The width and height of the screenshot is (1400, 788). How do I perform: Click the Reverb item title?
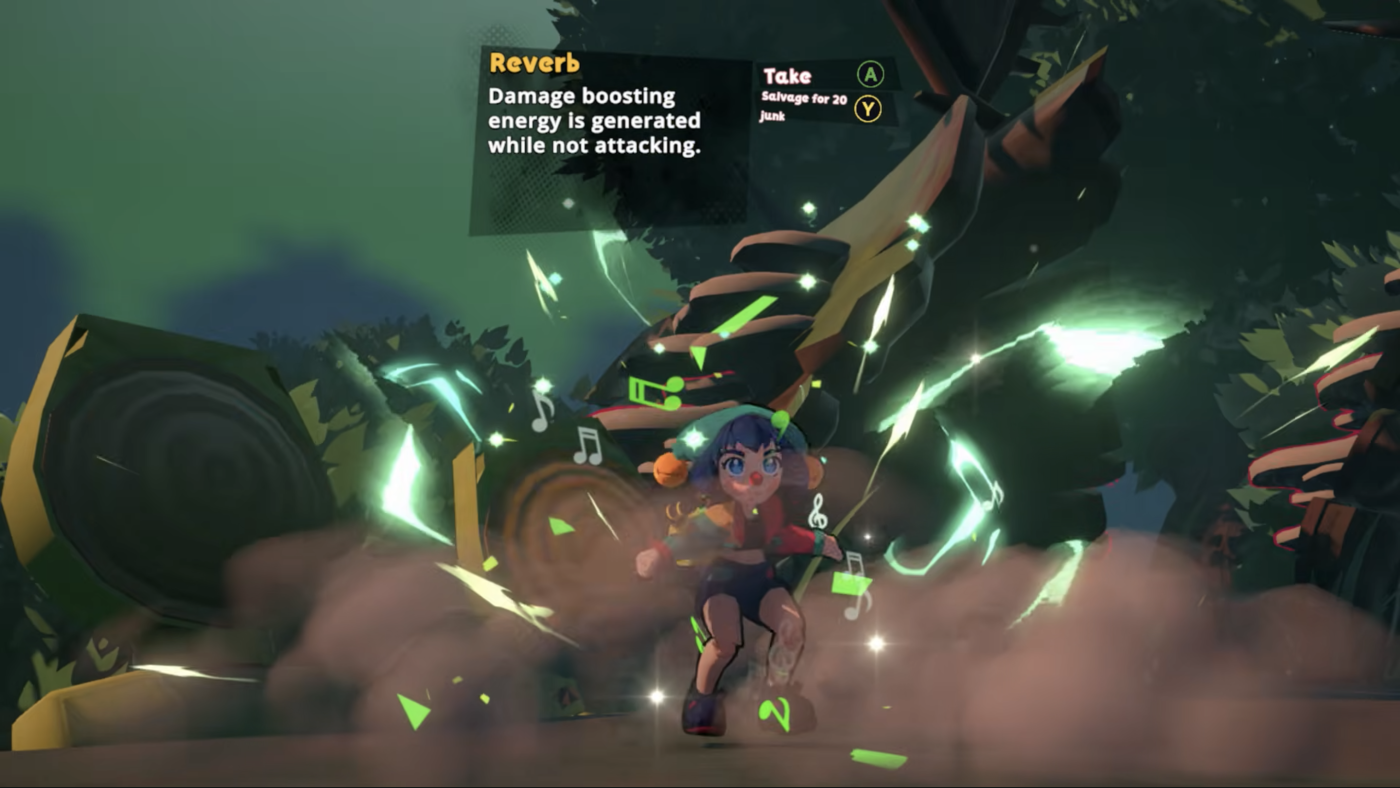[x=533, y=61]
